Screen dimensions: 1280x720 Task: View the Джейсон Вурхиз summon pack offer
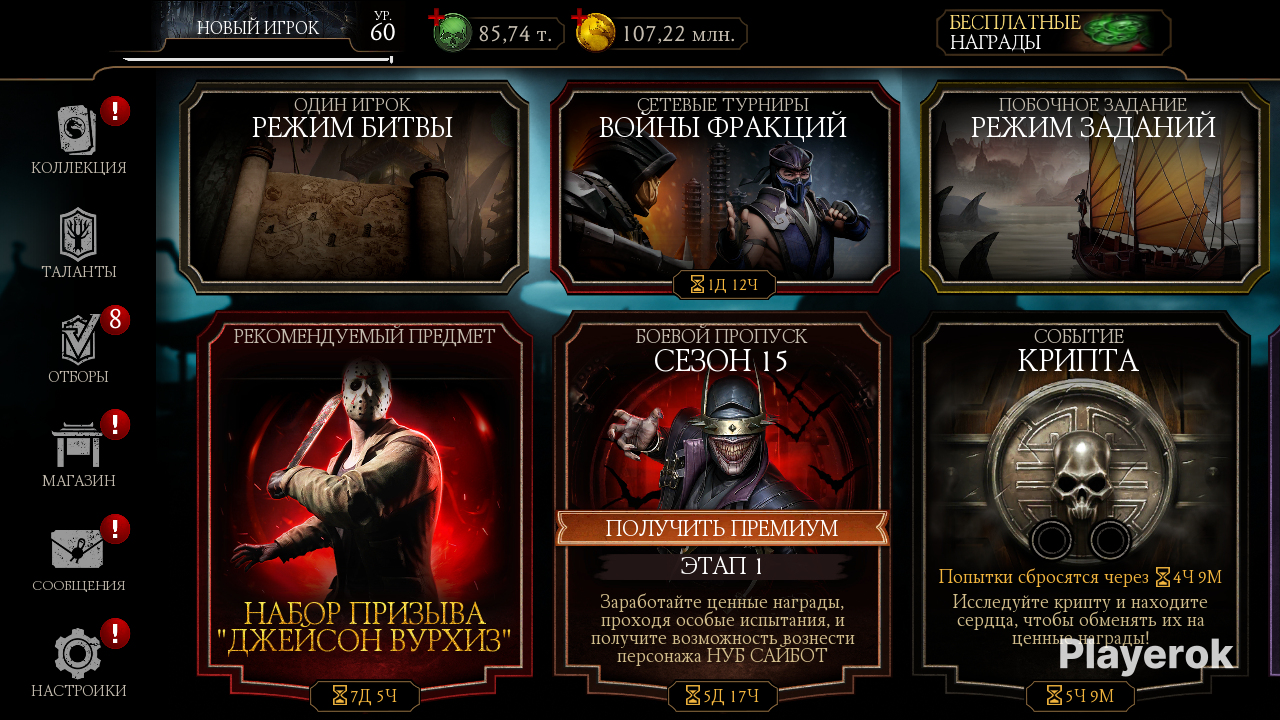(364, 500)
